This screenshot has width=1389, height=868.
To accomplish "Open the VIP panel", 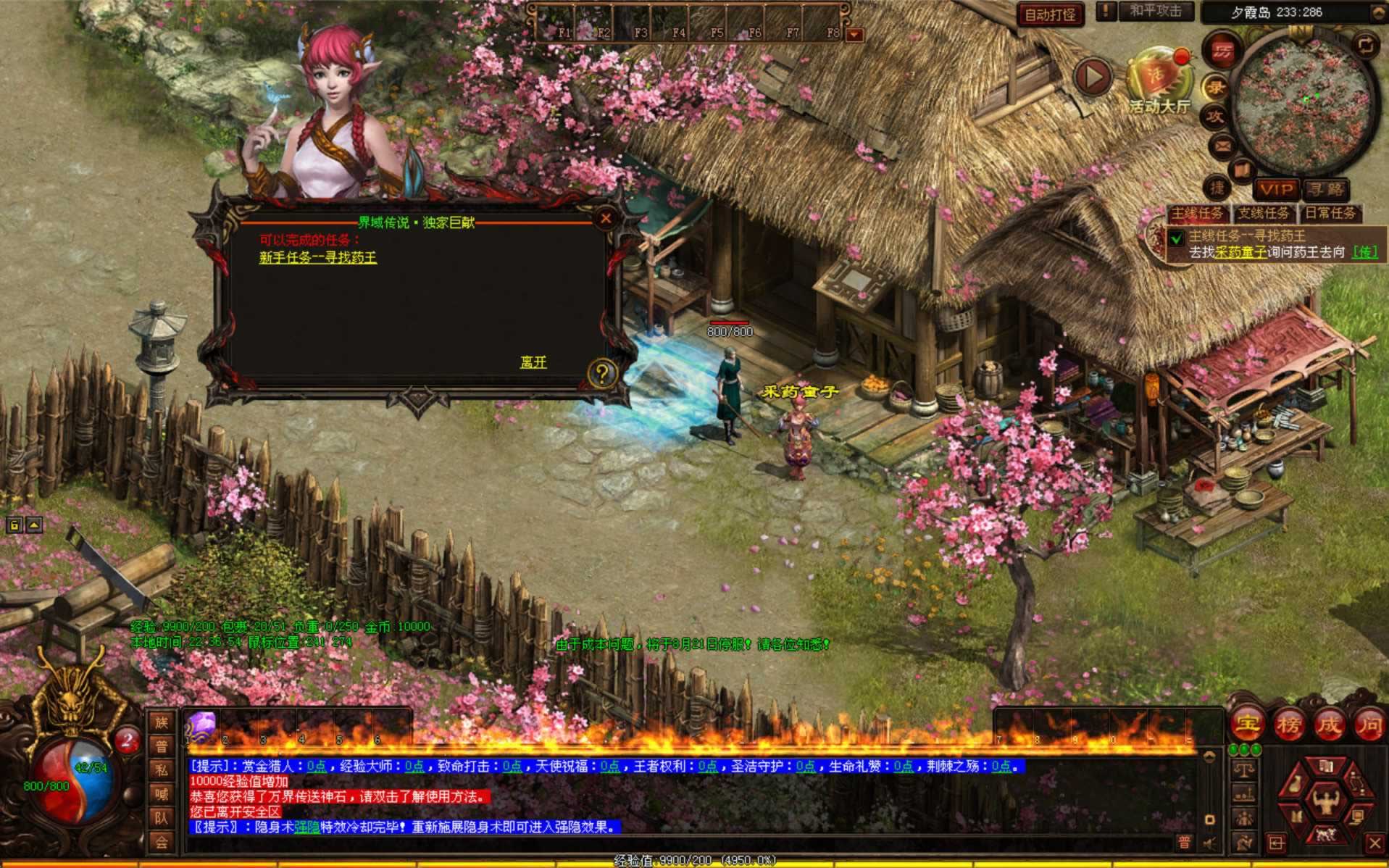I will pos(1277,190).
